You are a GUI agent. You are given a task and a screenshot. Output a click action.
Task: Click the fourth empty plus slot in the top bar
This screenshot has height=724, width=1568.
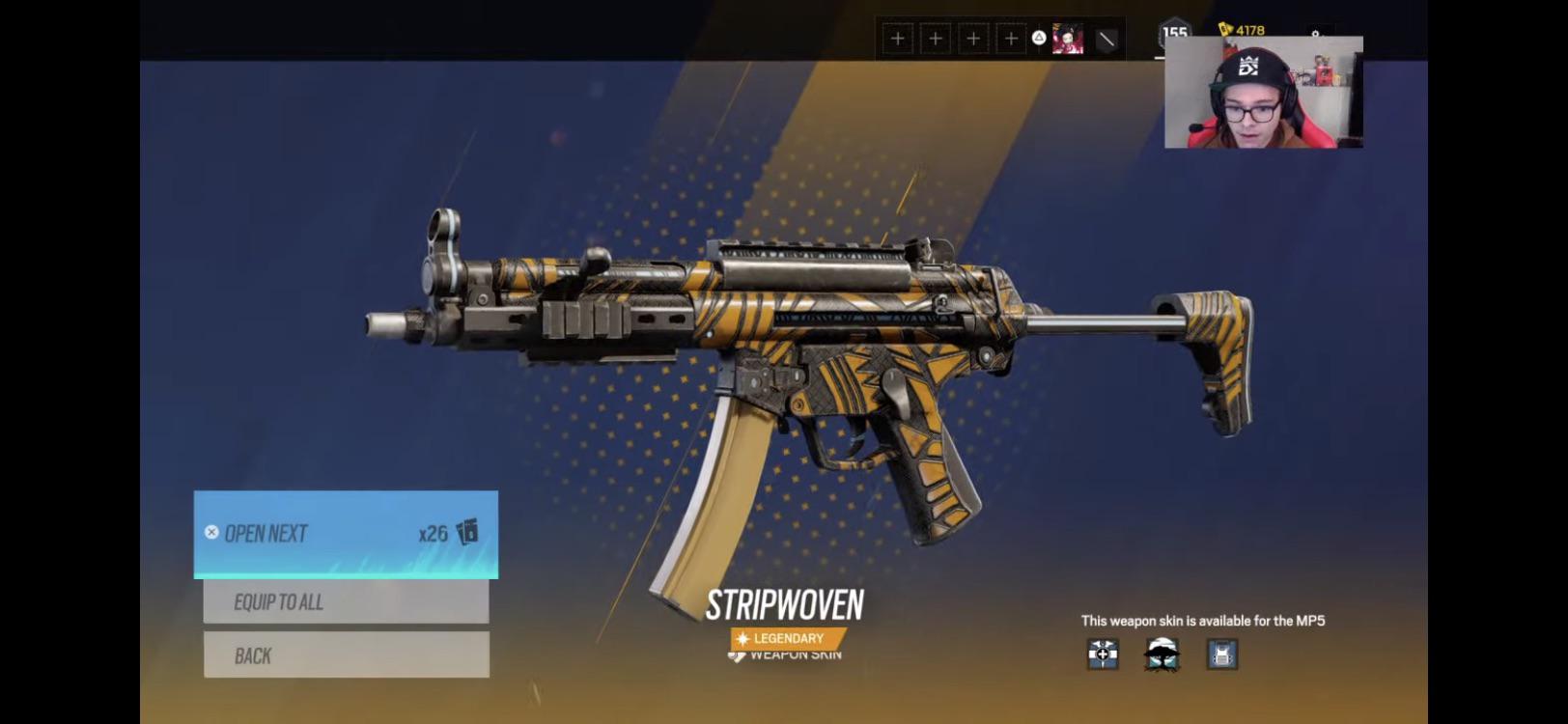point(1010,39)
